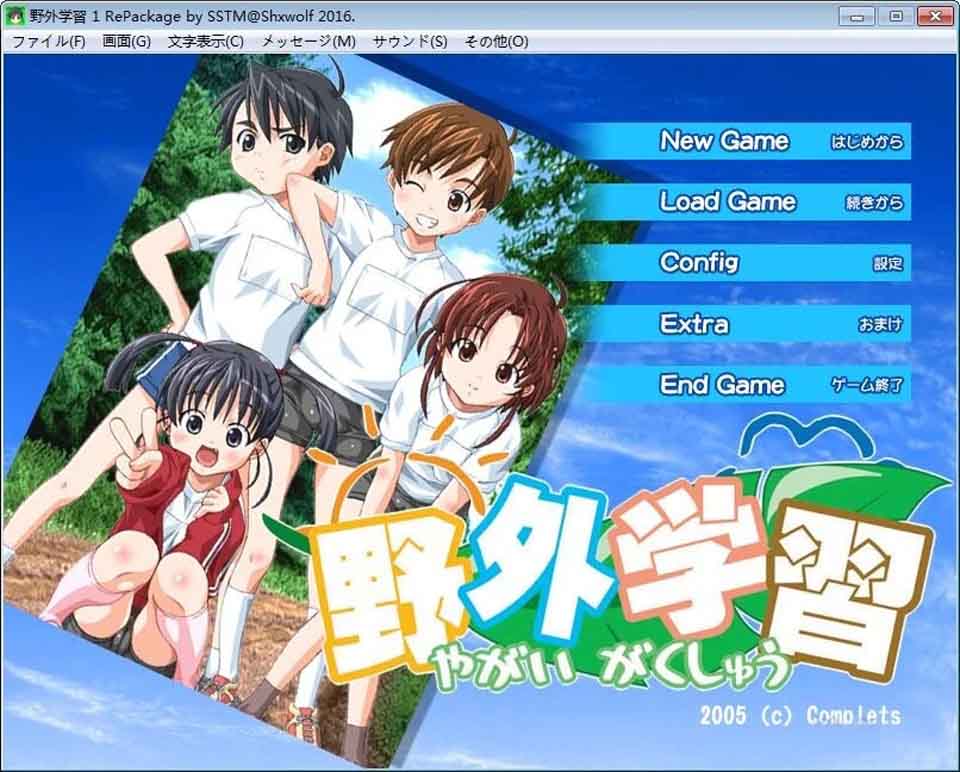The image size is (960, 772).
Task: Open the ファイル(F) menu
Action: pos(48,41)
